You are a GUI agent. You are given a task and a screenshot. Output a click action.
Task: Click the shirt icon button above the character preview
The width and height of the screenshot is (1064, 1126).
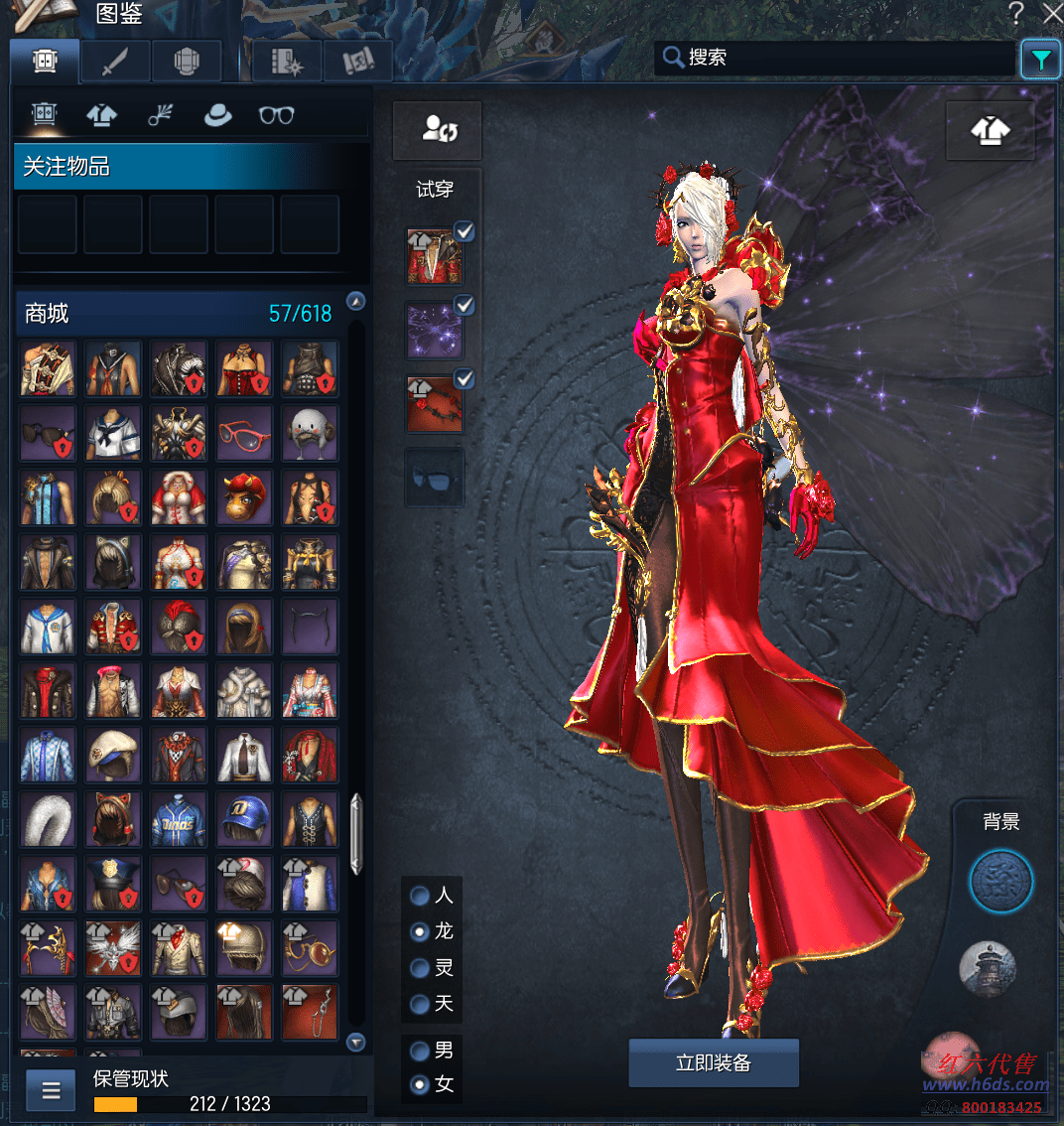click(x=990, y=130)
